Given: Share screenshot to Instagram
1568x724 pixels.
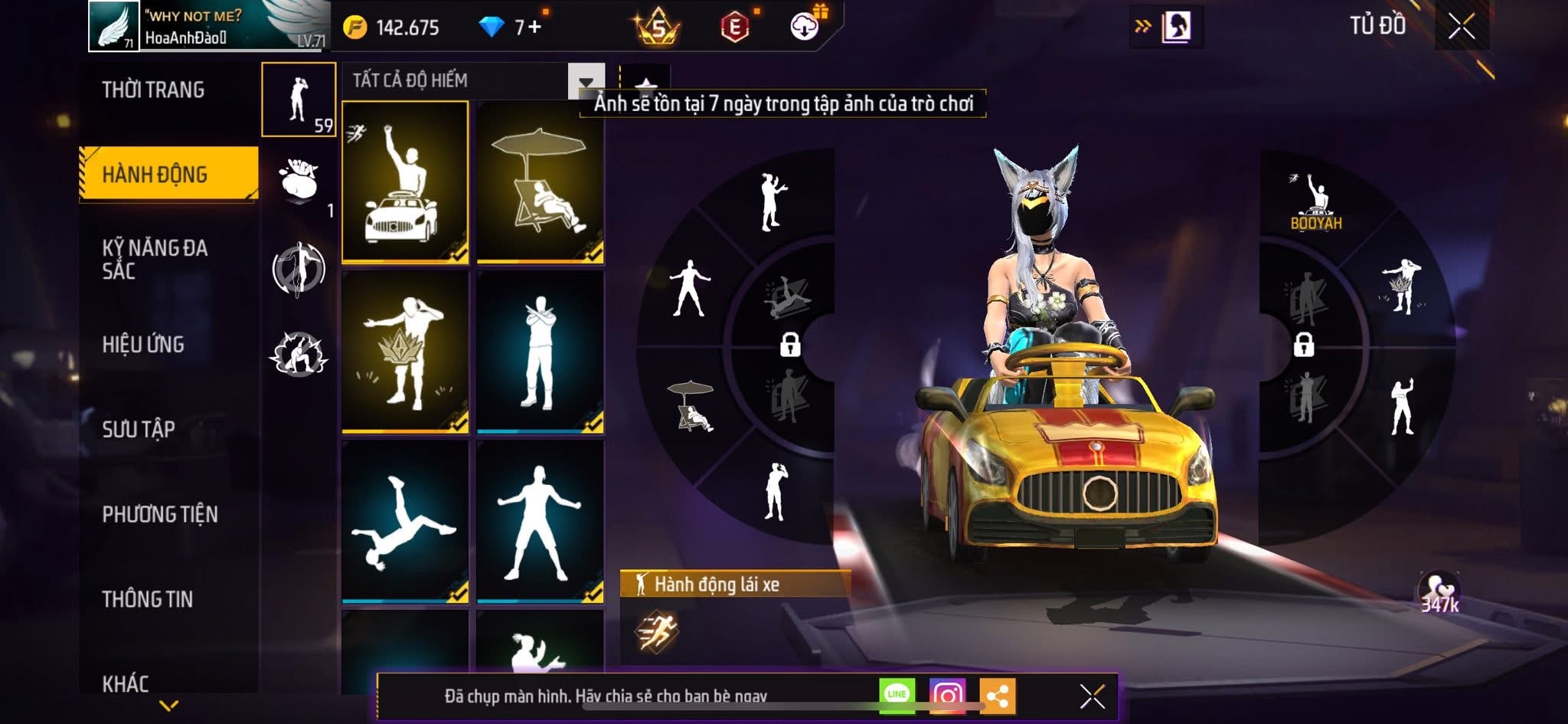Looking at the screenshot, I should 947,695.
